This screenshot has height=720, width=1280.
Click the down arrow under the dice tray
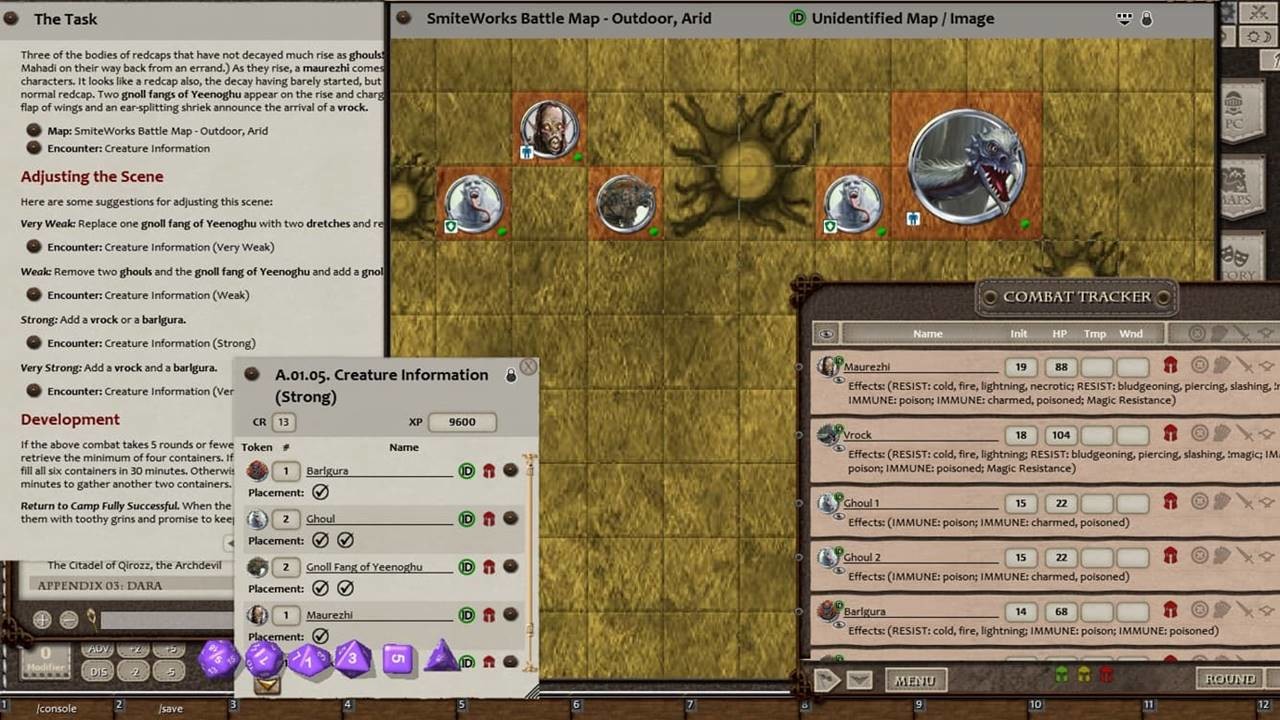pos(266,686)
